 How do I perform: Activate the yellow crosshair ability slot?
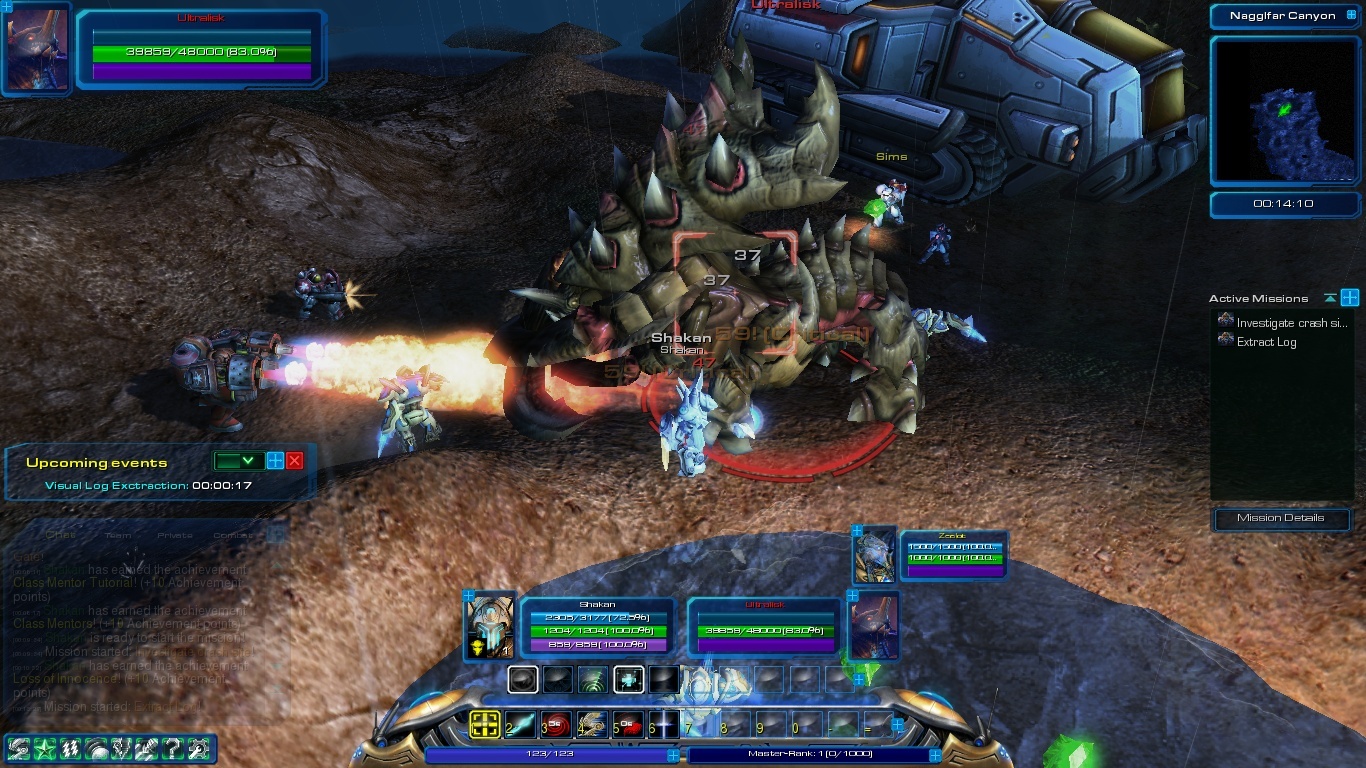(x=485, y=725)
